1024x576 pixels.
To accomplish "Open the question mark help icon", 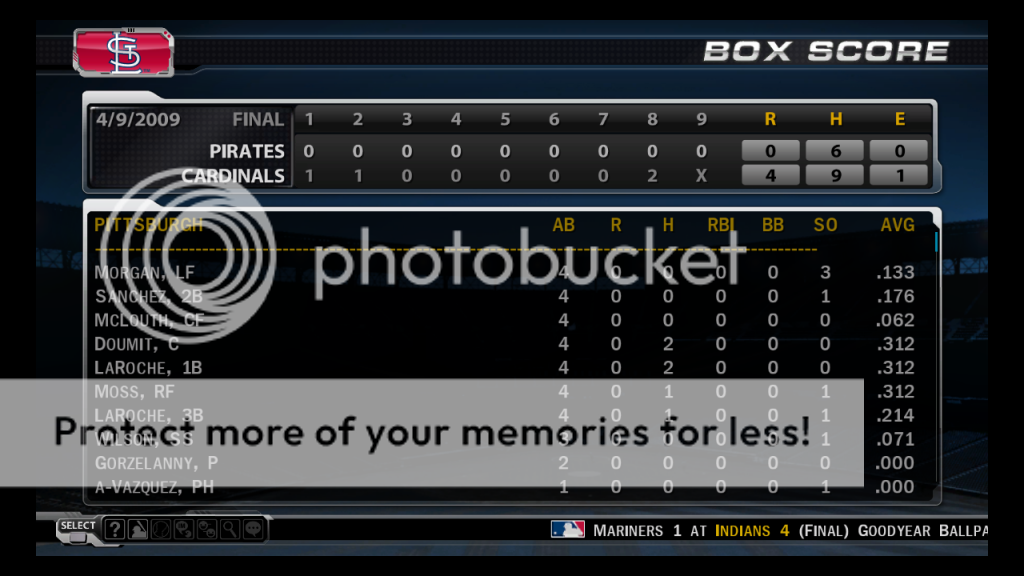I will (x=115, y=529).
